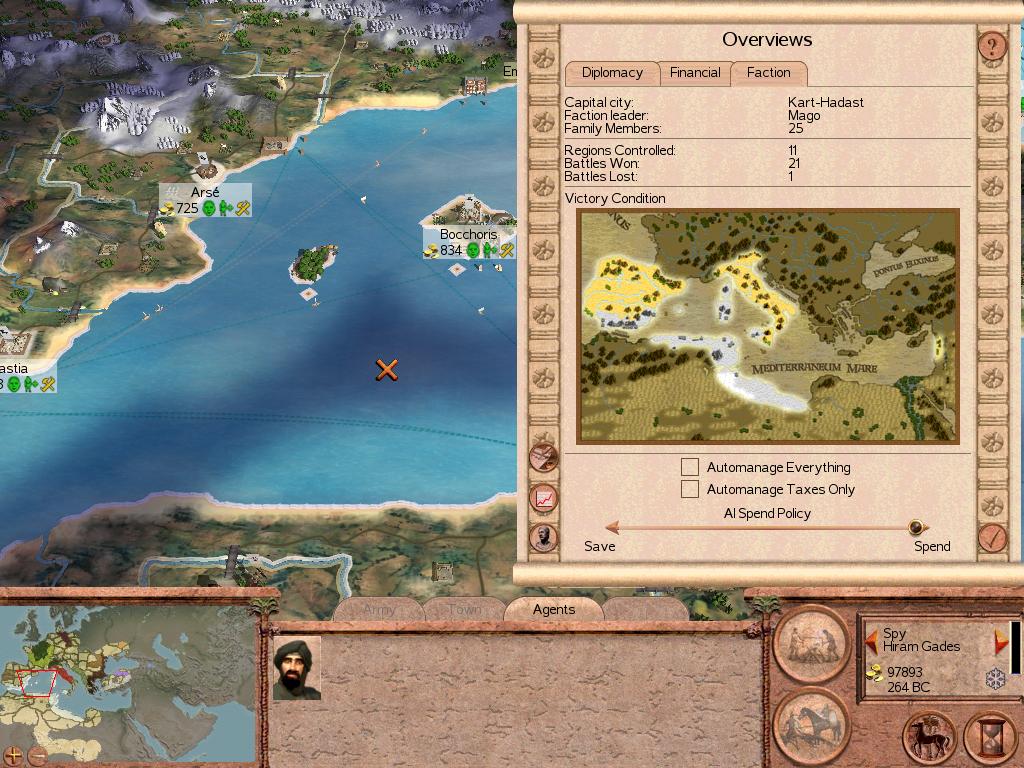Tick the Automanage Everything checkbox
Image resolution: width=1024 pixels, height=768 pixels.
click(x=690, y=467)
